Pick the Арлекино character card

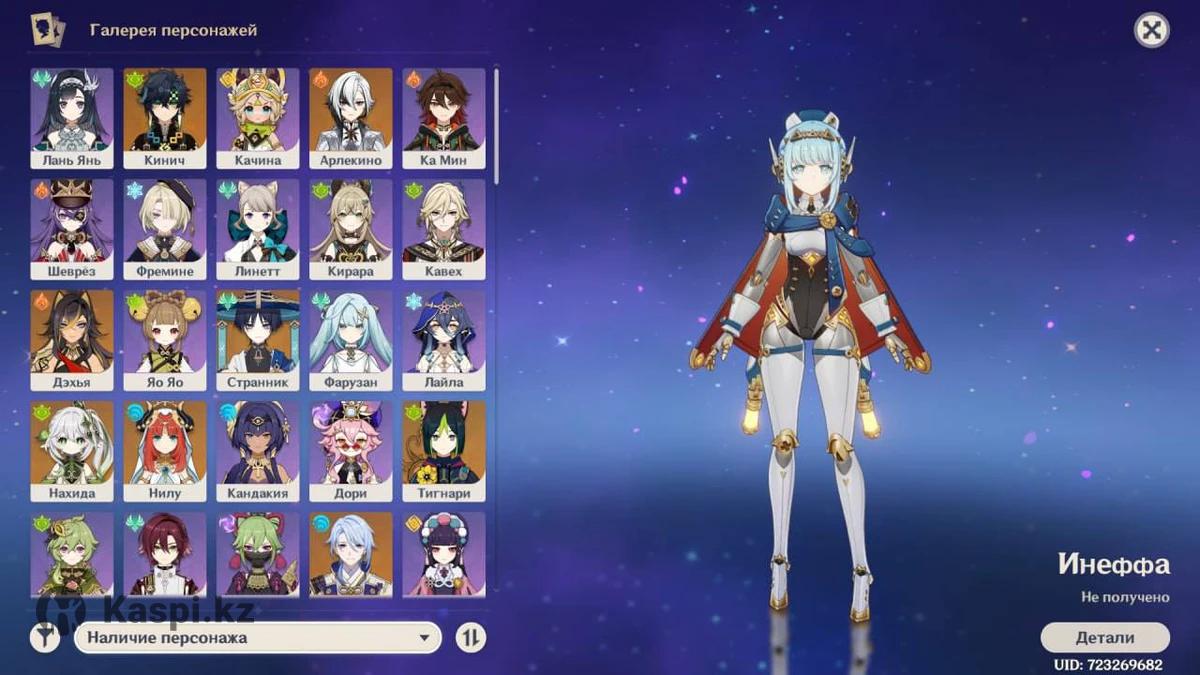pyautogui.click(x=351, y=117)
